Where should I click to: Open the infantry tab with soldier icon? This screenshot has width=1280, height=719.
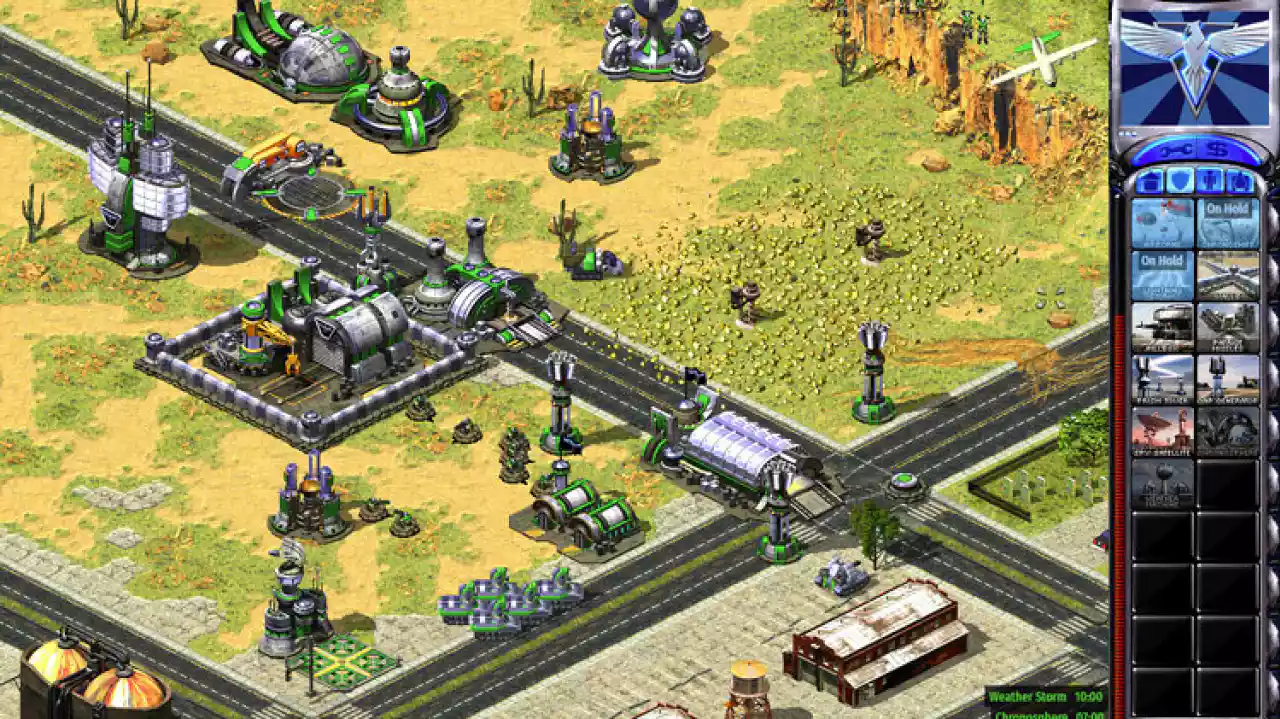[x=1210, y=182]
